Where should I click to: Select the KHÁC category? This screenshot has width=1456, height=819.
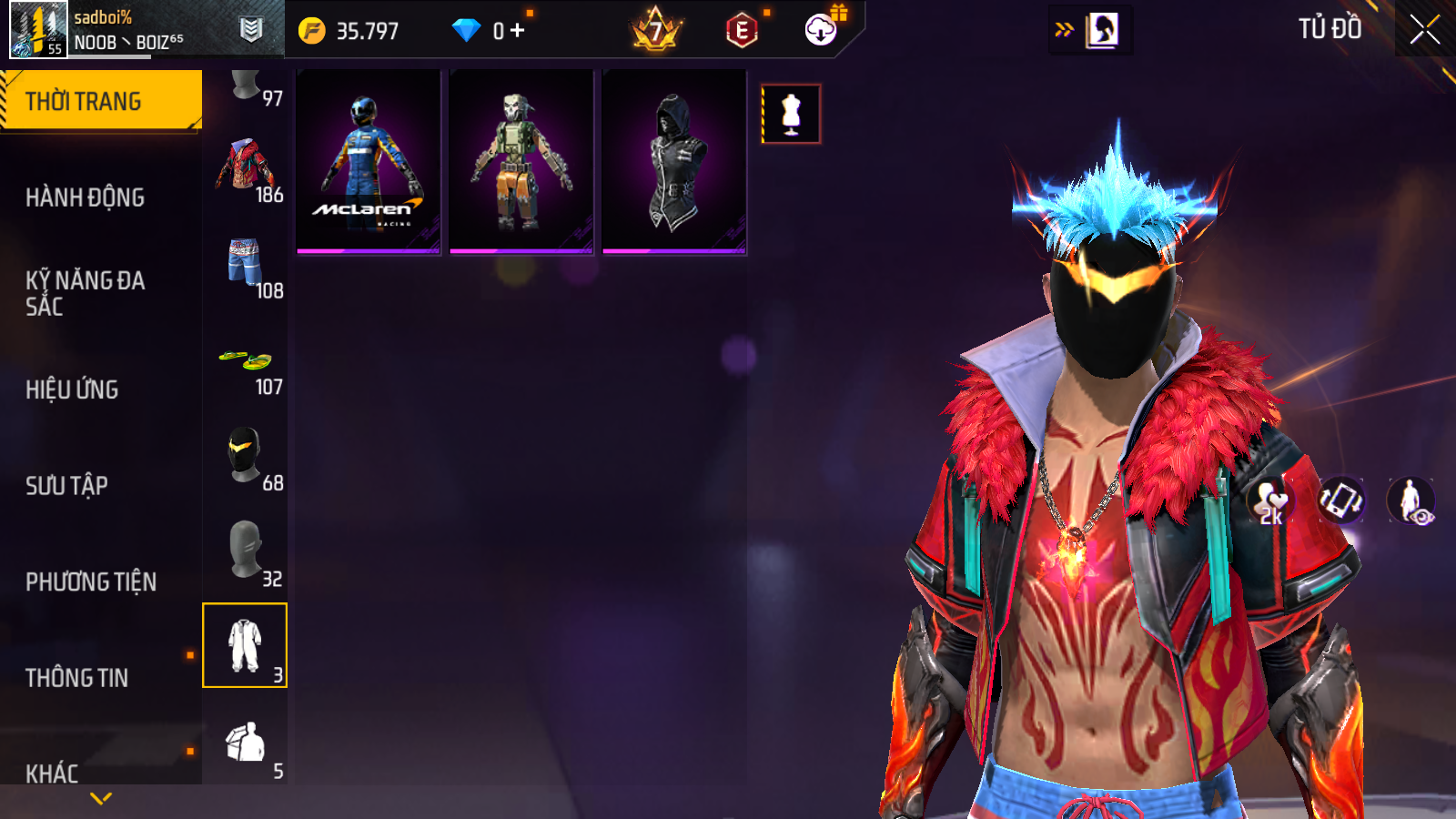coord(52,773)
